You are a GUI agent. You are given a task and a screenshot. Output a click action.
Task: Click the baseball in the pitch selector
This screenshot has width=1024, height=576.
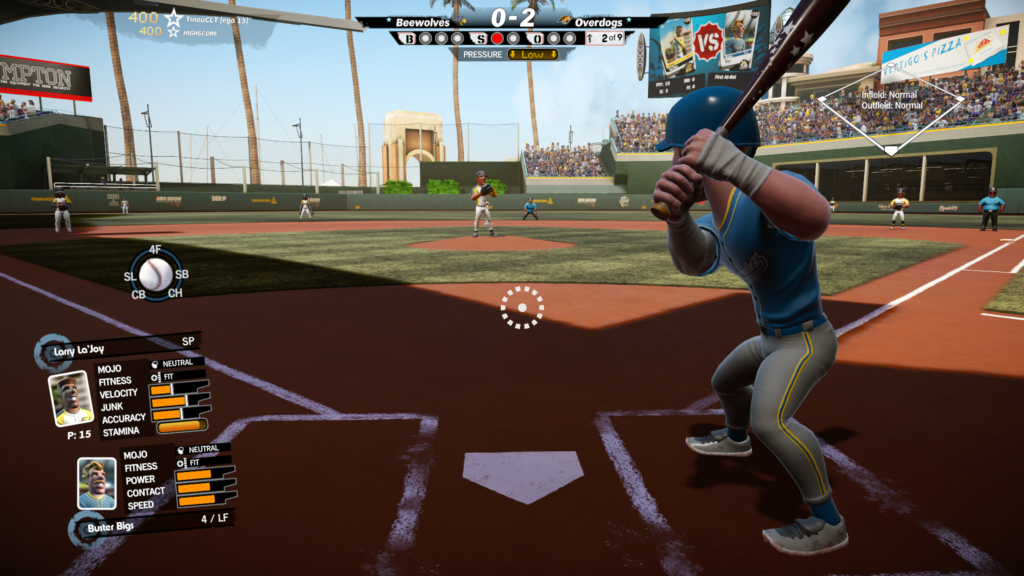tap(156, 273)
